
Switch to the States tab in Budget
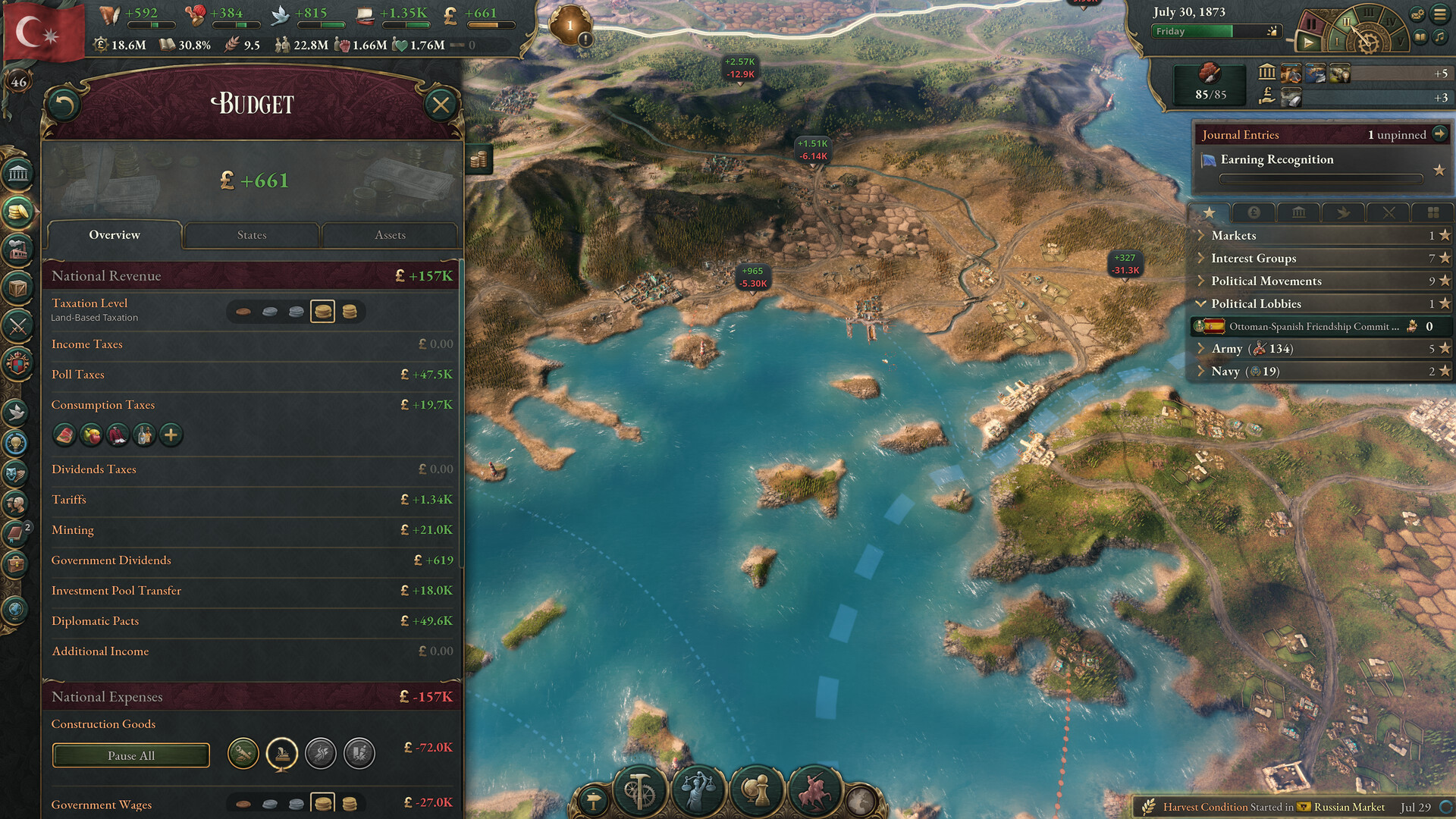[251, 235]
